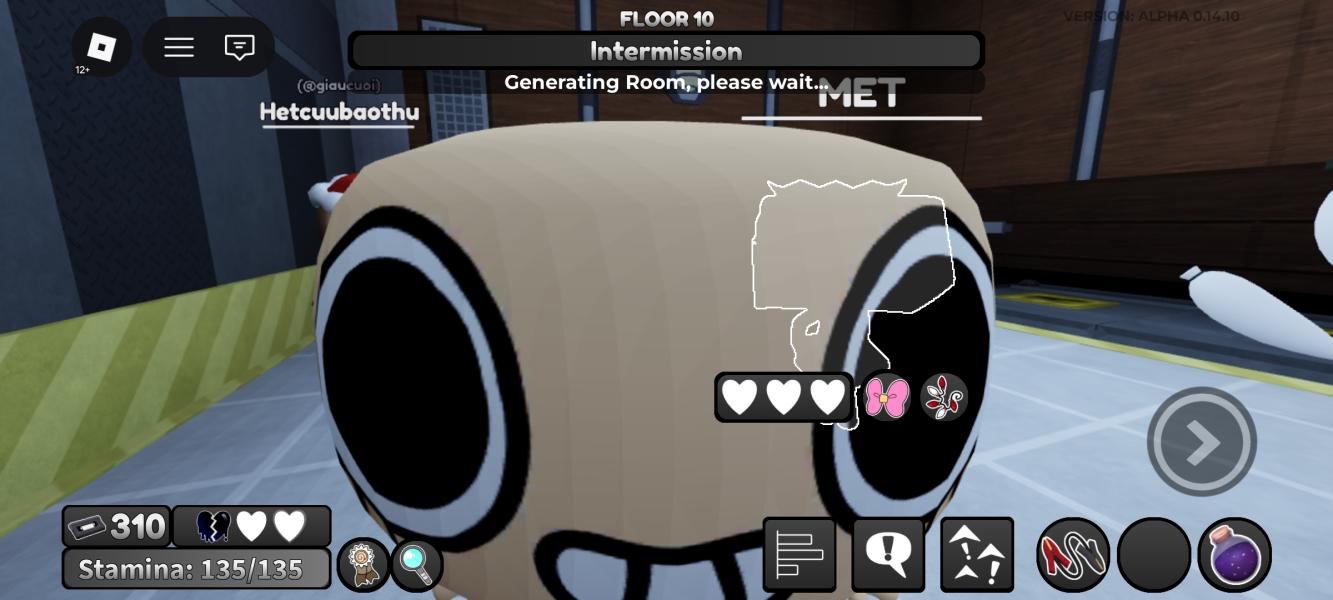Open the Roblox main menu
The height and width of the screenshot is (600, 1333).
101,47
